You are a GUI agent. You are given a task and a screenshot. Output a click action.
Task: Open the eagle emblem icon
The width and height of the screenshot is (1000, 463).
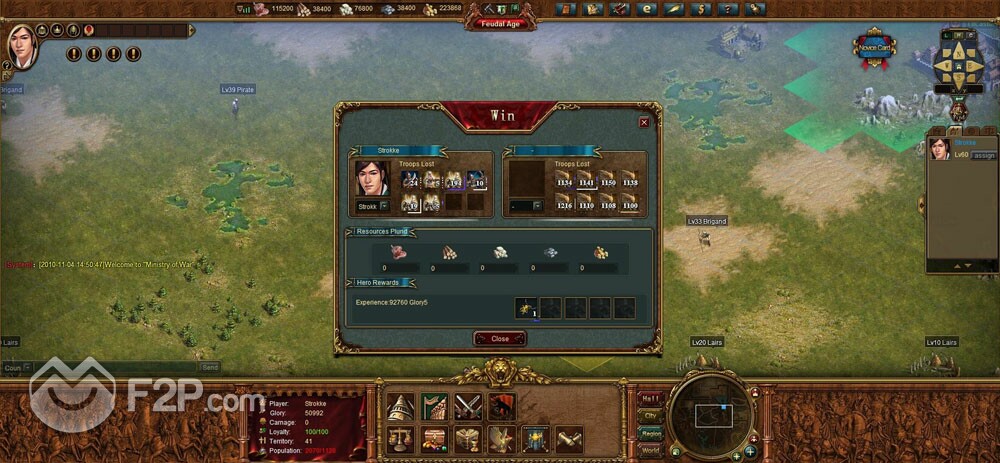coord(502,439)
